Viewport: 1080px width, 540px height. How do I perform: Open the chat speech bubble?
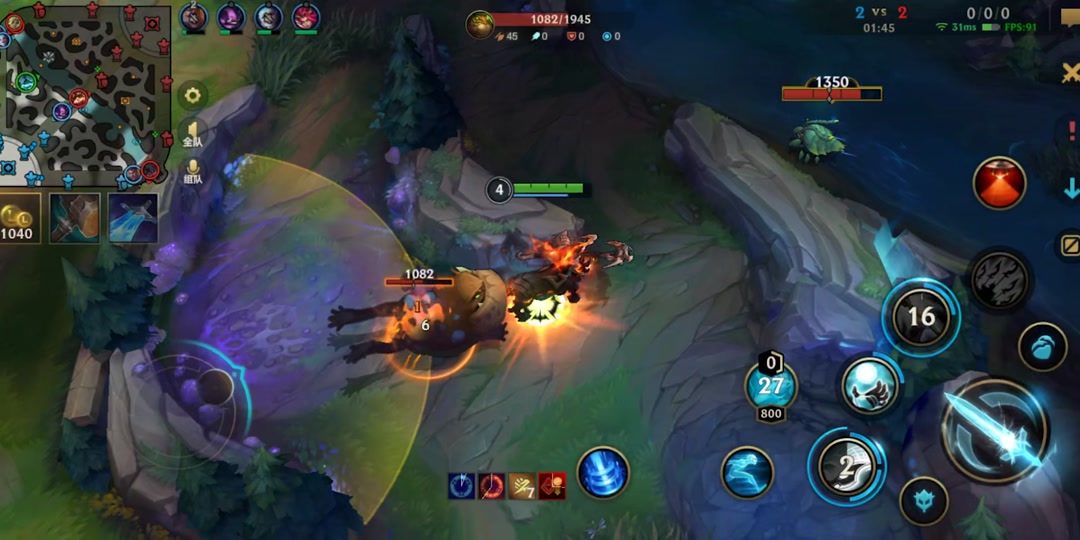[1068, 16]
